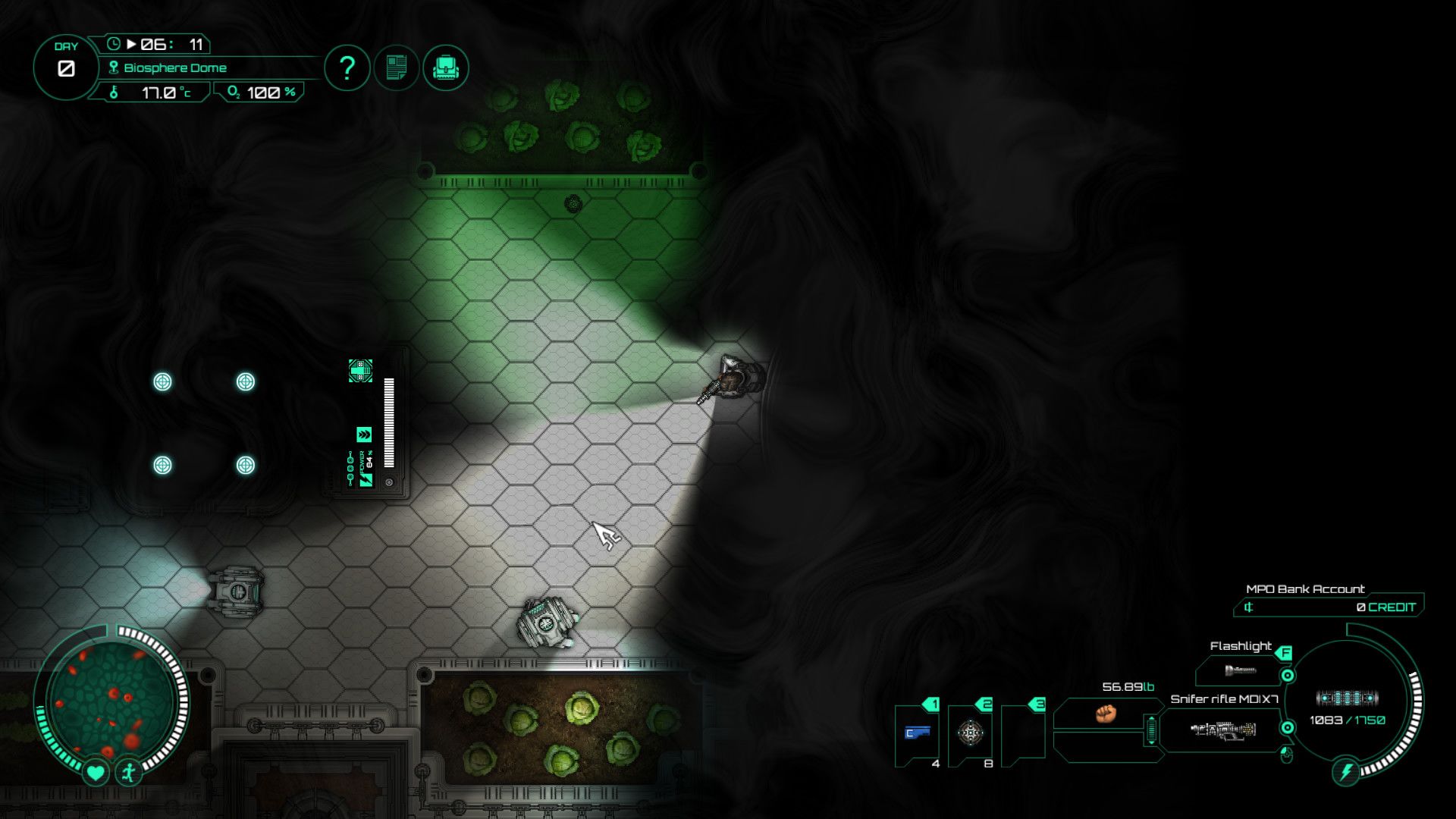Select the blue item in quick slot 1

point(917,733)
